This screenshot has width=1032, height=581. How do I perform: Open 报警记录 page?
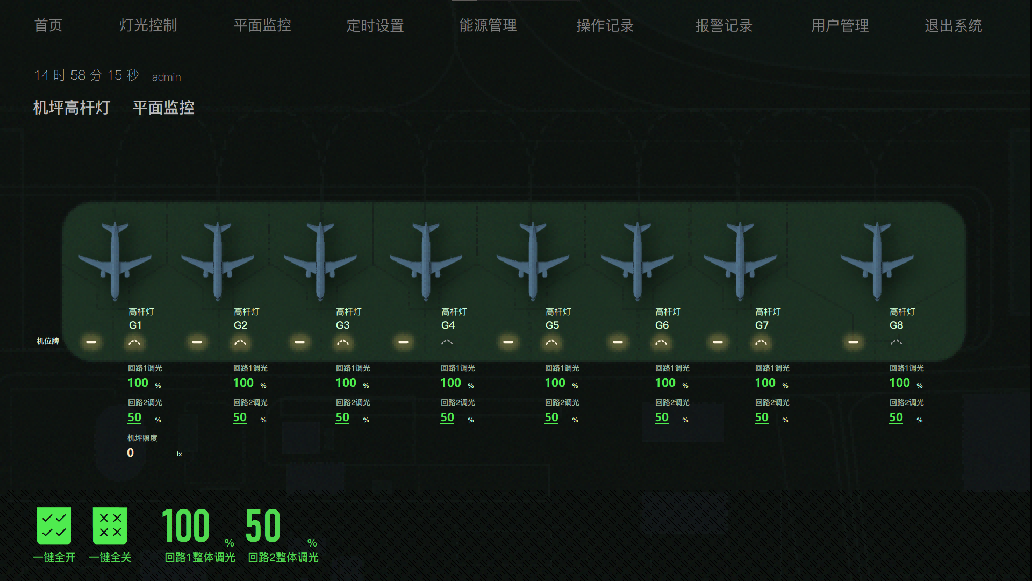(724, 26)
